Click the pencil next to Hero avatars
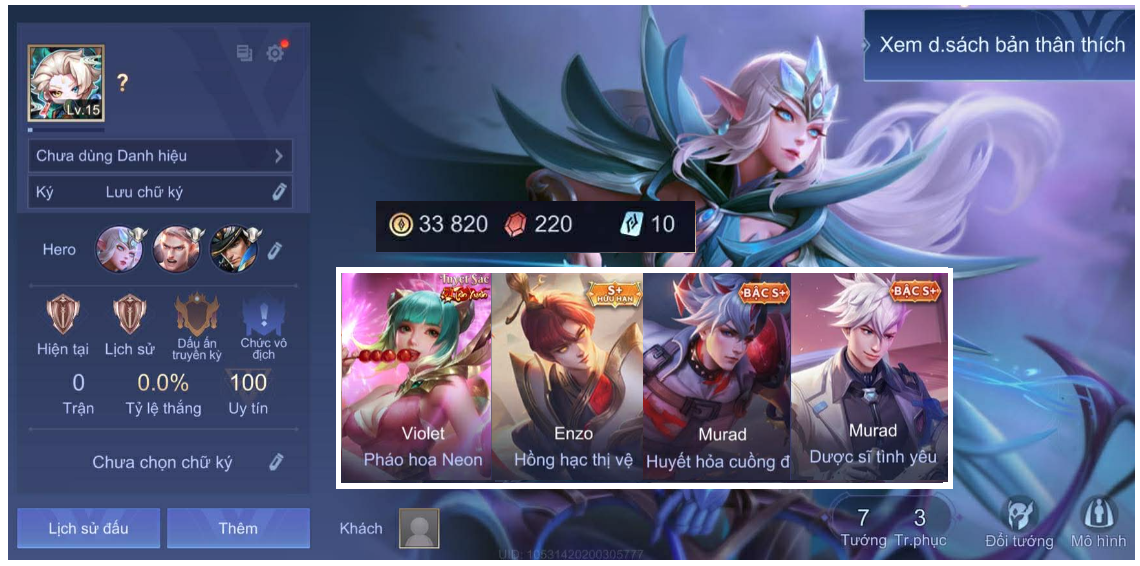This screenshot has height=566, width=1140. coord(274,250)
